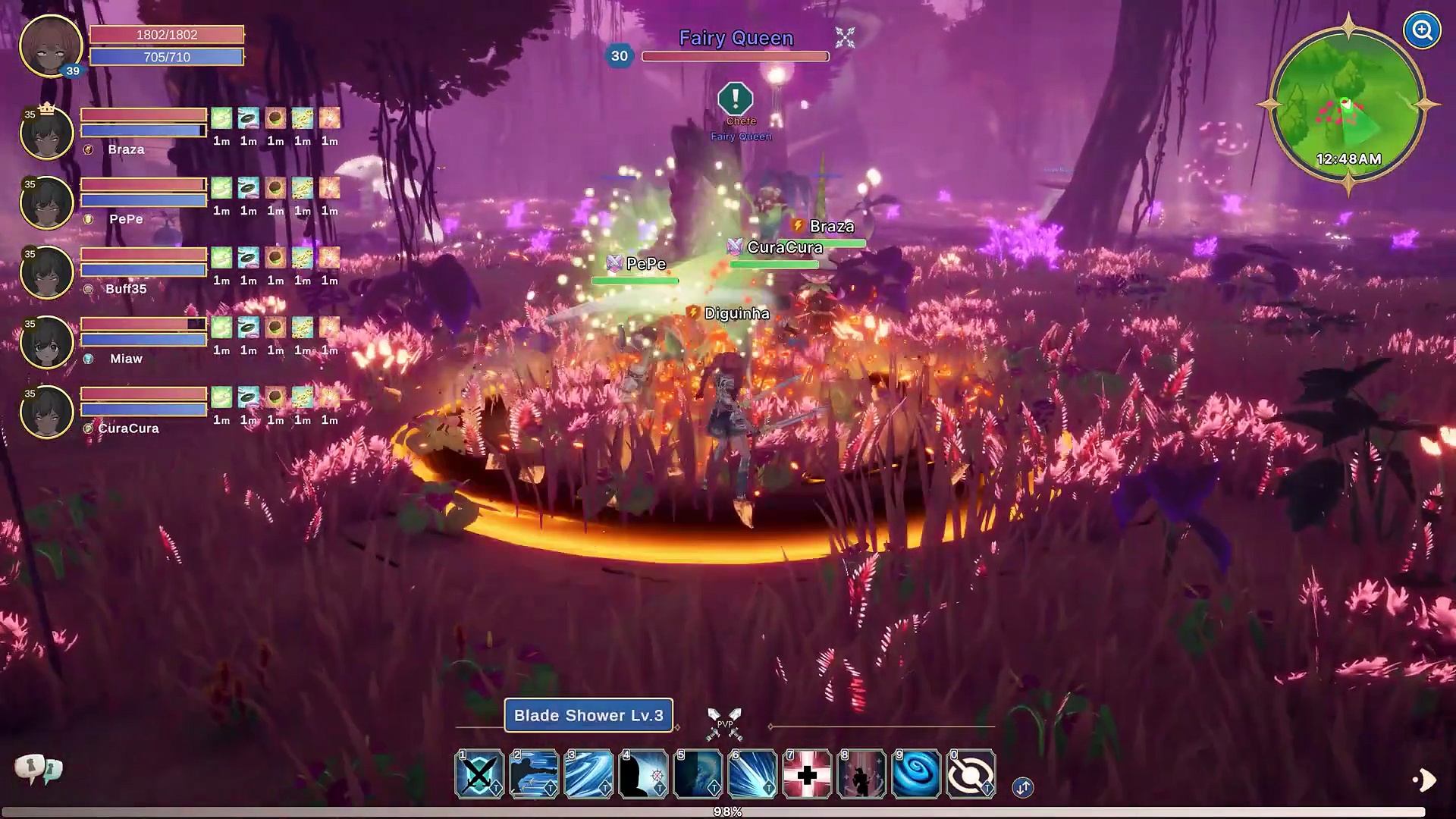Activate the horned warrior buff skill
The image size is (1456, 819).
tap(861, 774)
